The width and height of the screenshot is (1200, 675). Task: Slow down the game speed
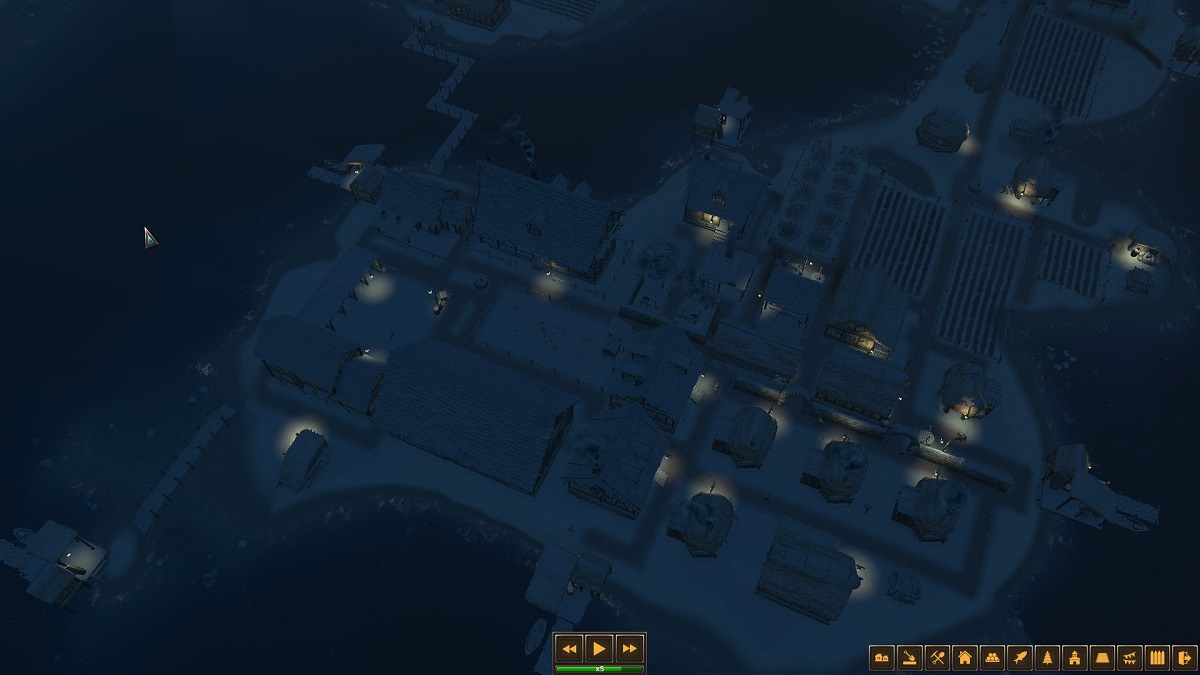(x=569, y=648)
